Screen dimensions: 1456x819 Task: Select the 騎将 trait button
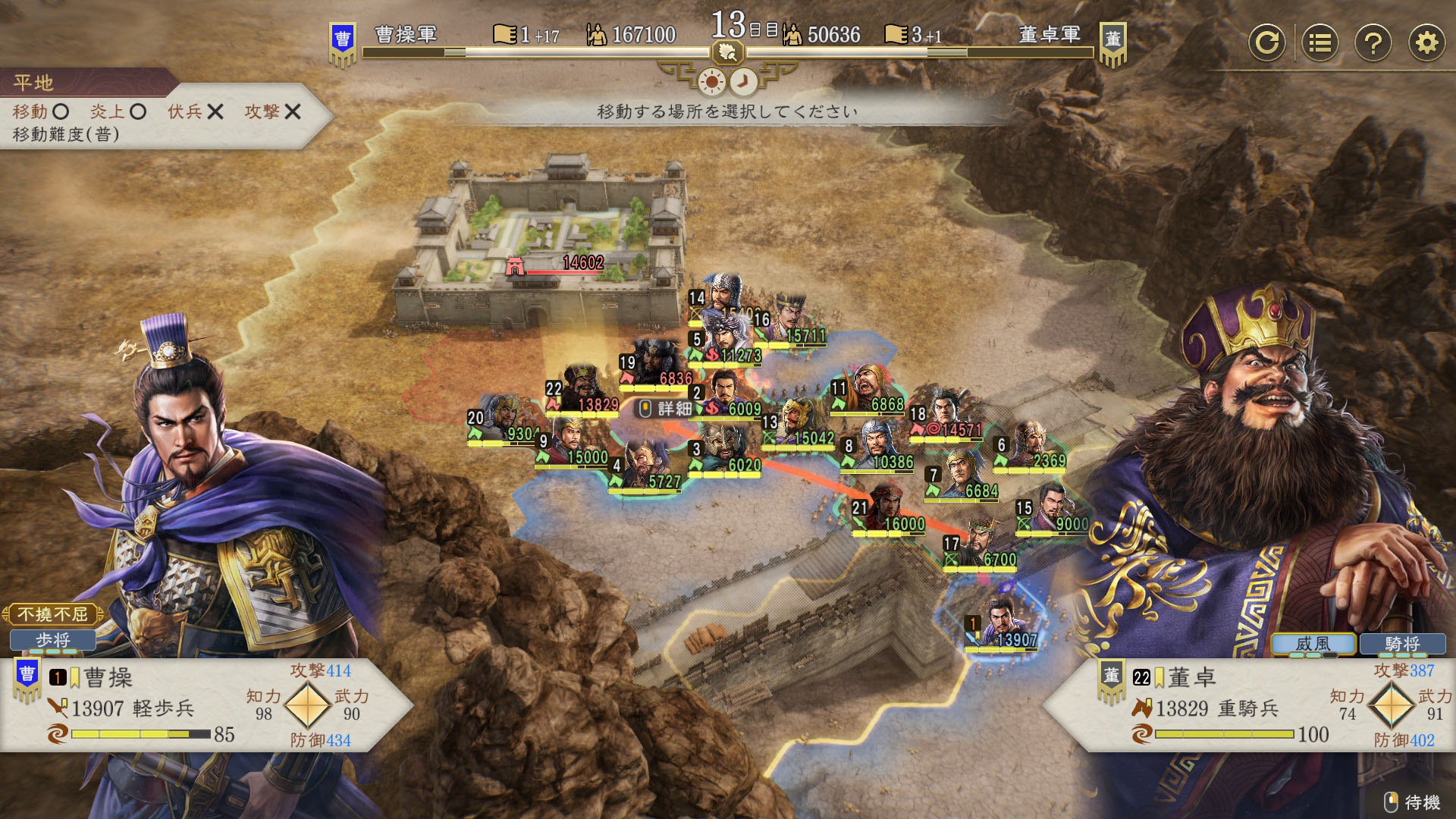(1401, 644)
